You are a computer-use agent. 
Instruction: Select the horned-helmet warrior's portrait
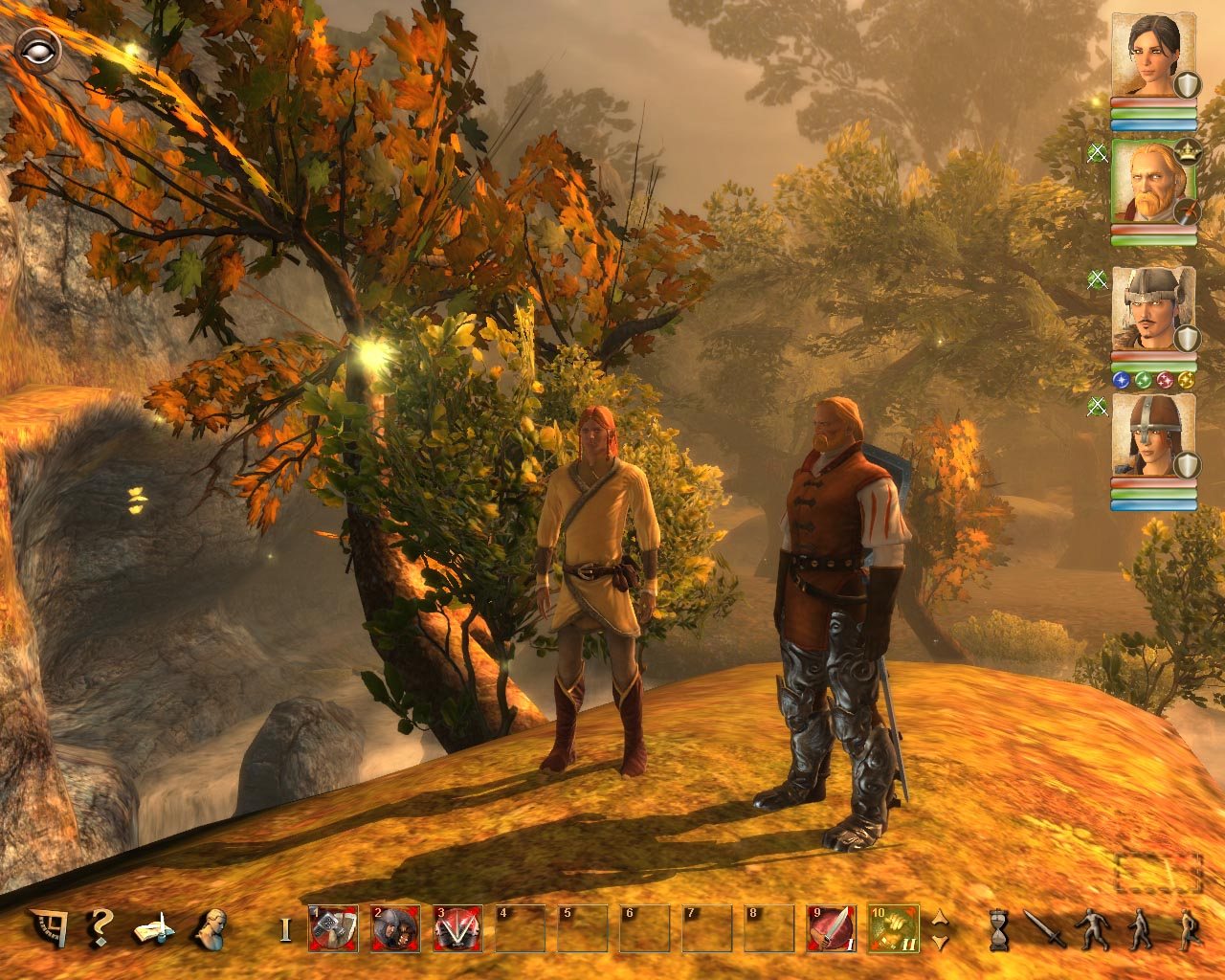(1151, 309)
